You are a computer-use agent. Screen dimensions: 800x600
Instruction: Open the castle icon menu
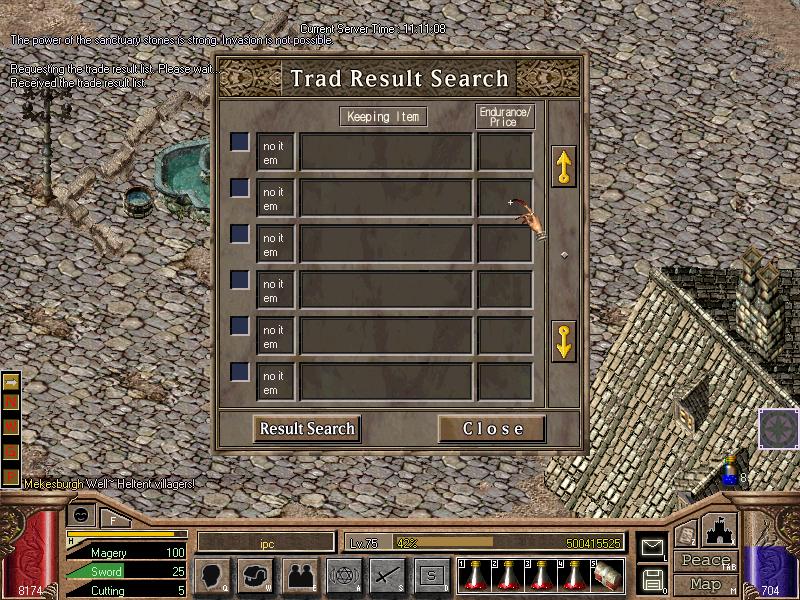click(x=720, y=531)
